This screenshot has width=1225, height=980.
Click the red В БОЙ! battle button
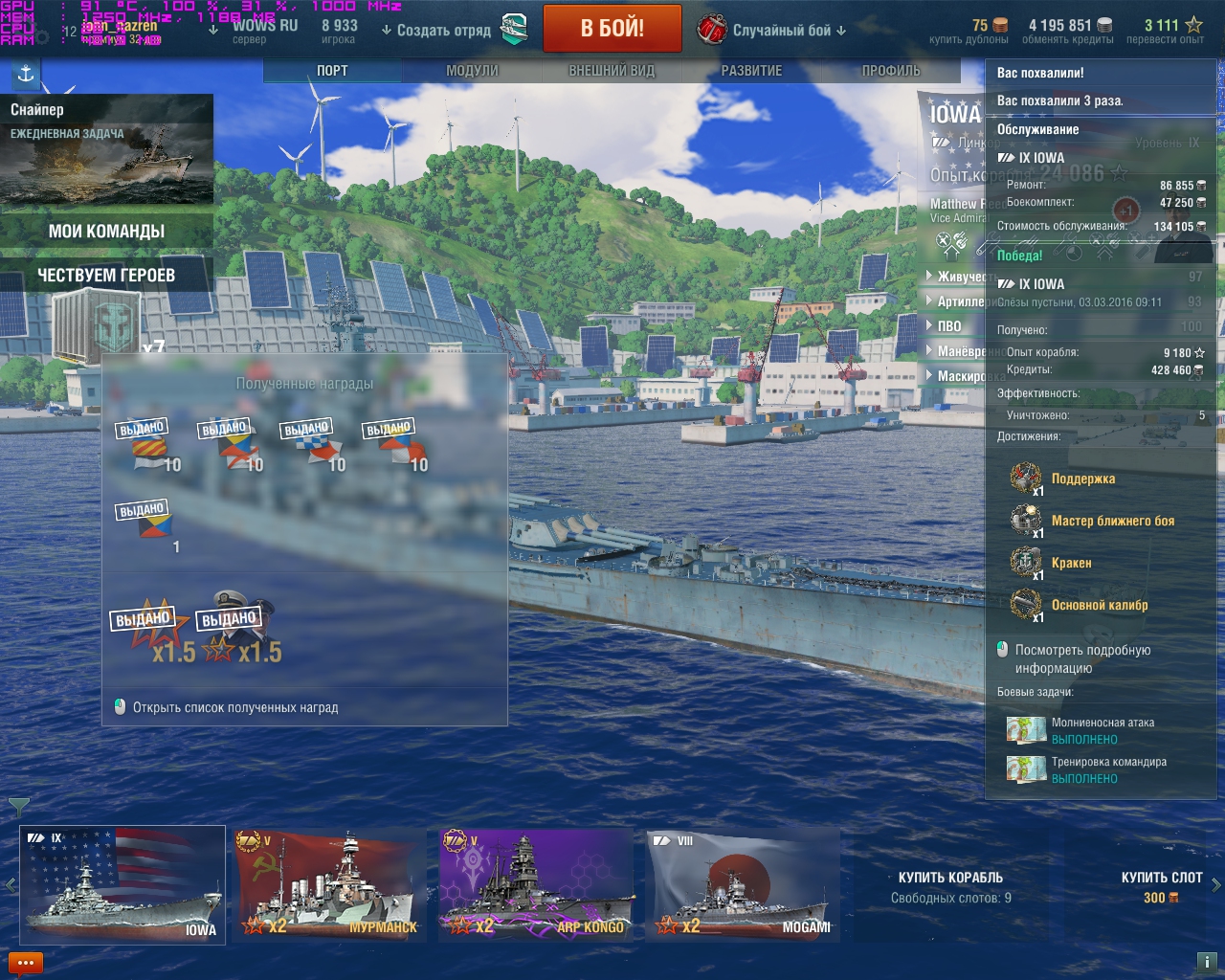(x=612, y=29)
